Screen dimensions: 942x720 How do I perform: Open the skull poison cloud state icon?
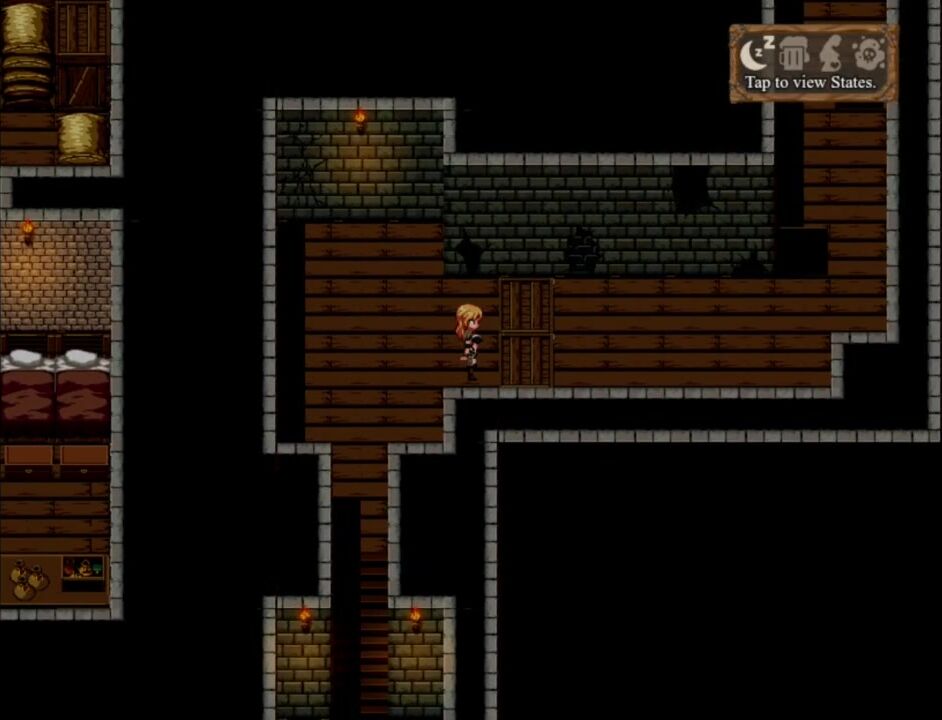coord(868,53)
